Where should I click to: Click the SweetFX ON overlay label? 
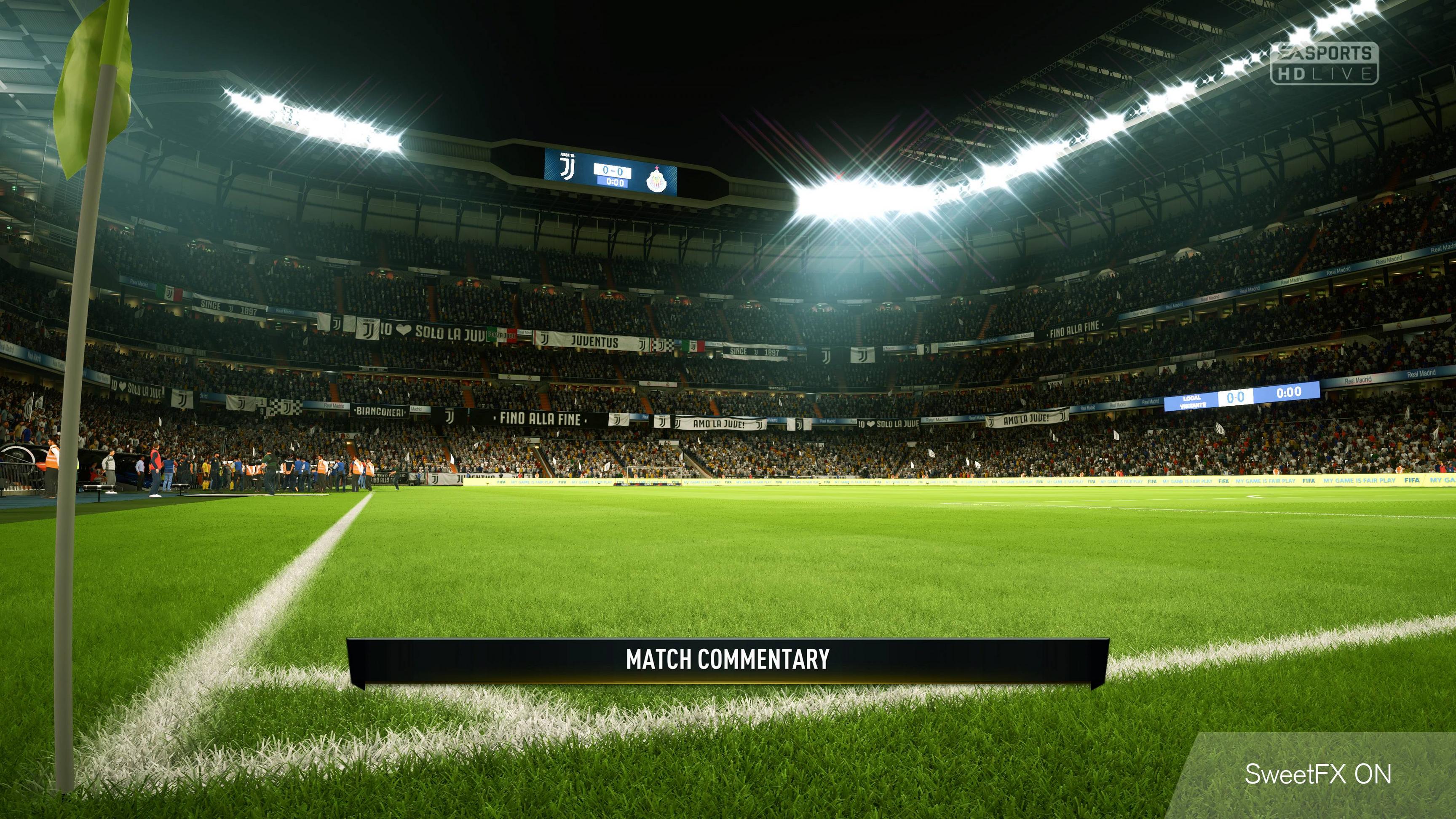[x=1317, y=774]
